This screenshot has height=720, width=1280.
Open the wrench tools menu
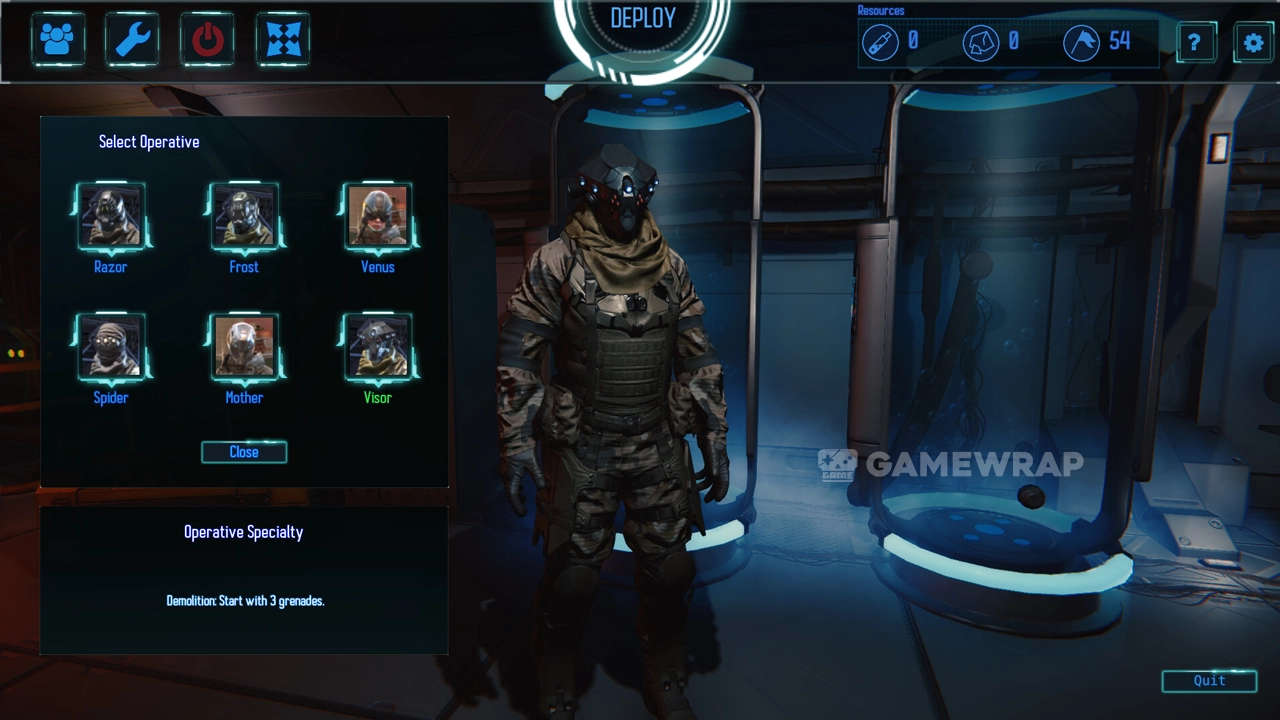[133, 40]
